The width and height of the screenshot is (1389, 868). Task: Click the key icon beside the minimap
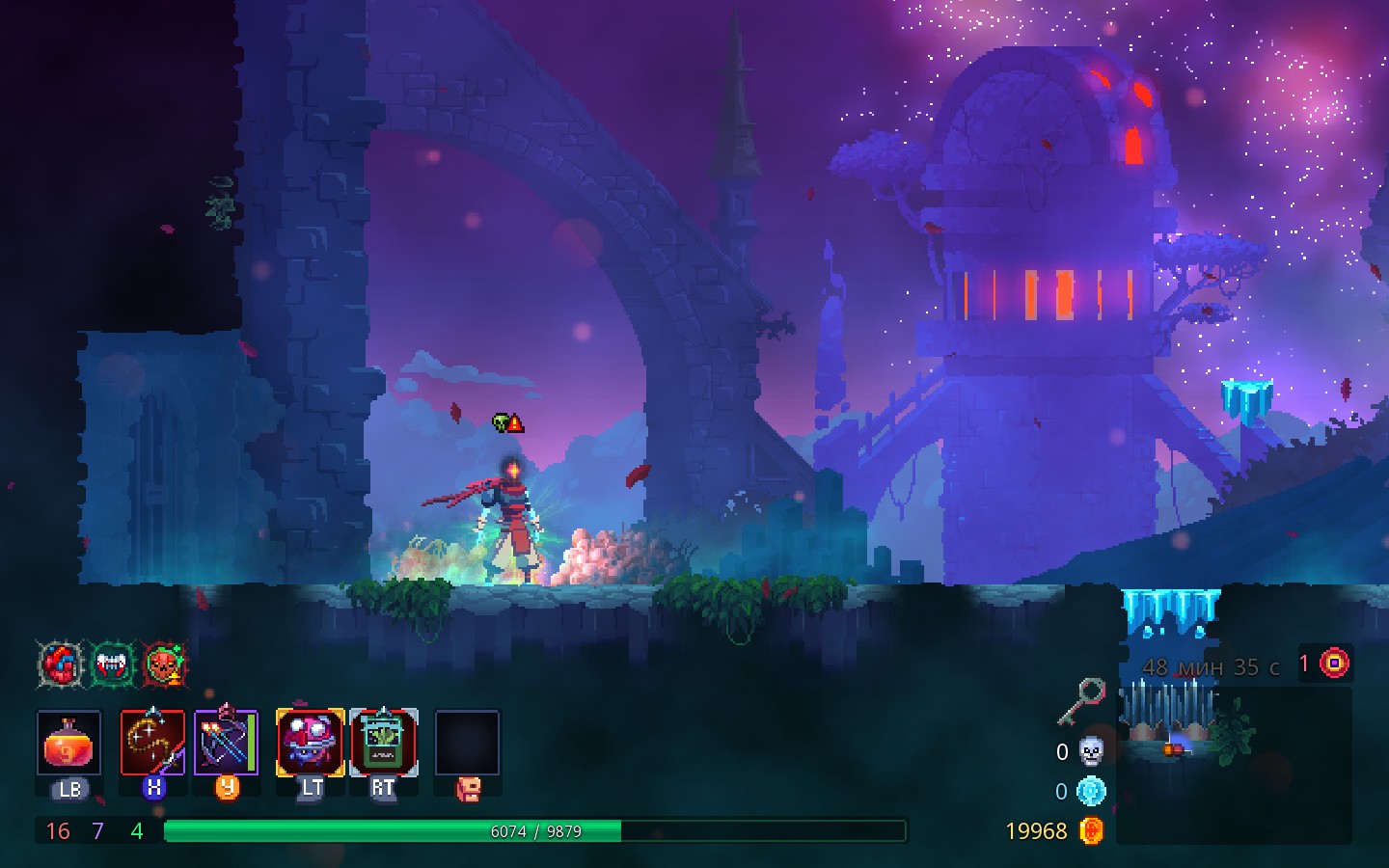point(1082,700)
